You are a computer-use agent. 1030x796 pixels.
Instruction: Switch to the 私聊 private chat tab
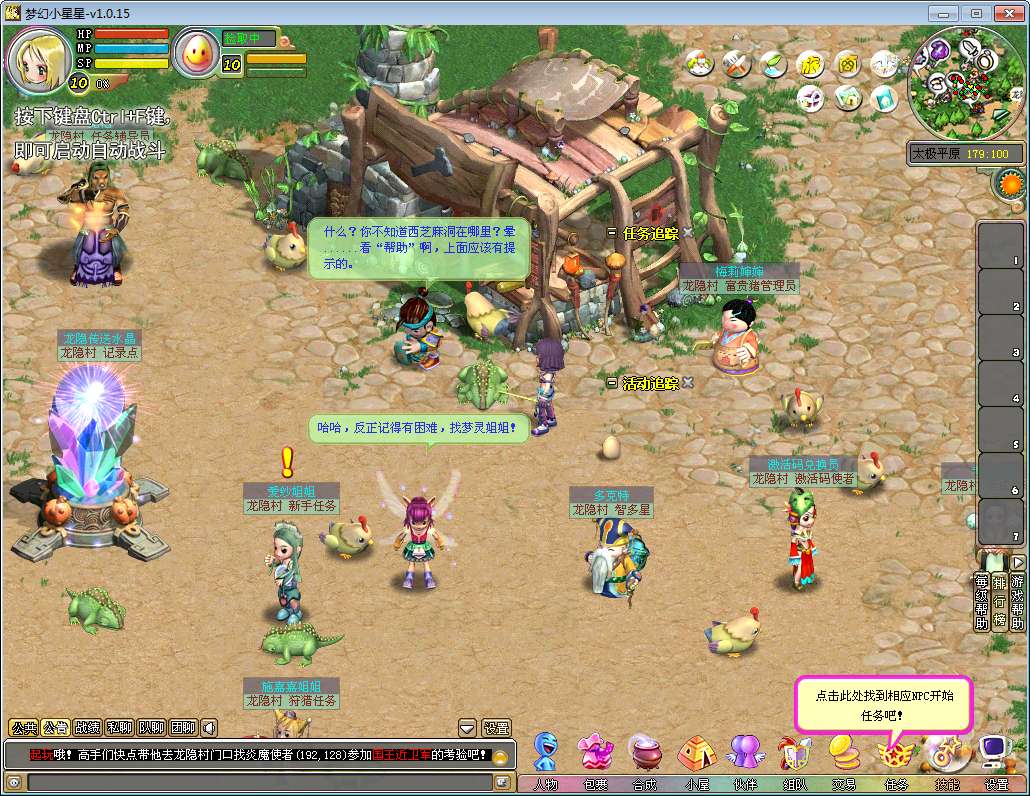click(x=119, y=728)
